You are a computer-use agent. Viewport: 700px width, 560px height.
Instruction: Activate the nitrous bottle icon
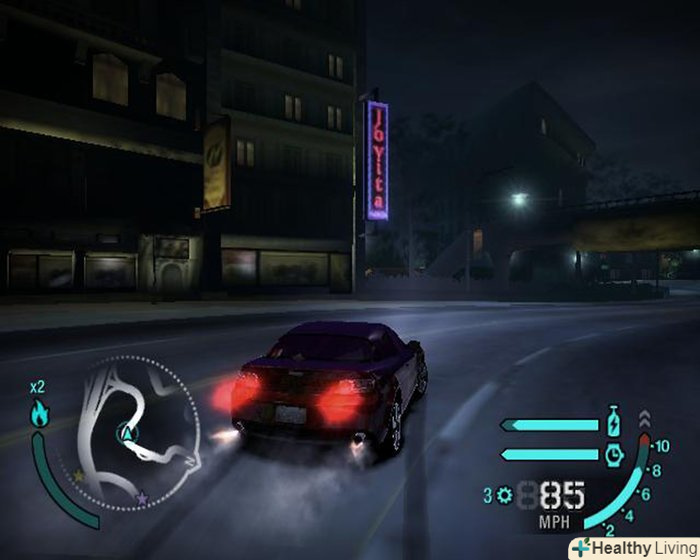pos(614,423)
